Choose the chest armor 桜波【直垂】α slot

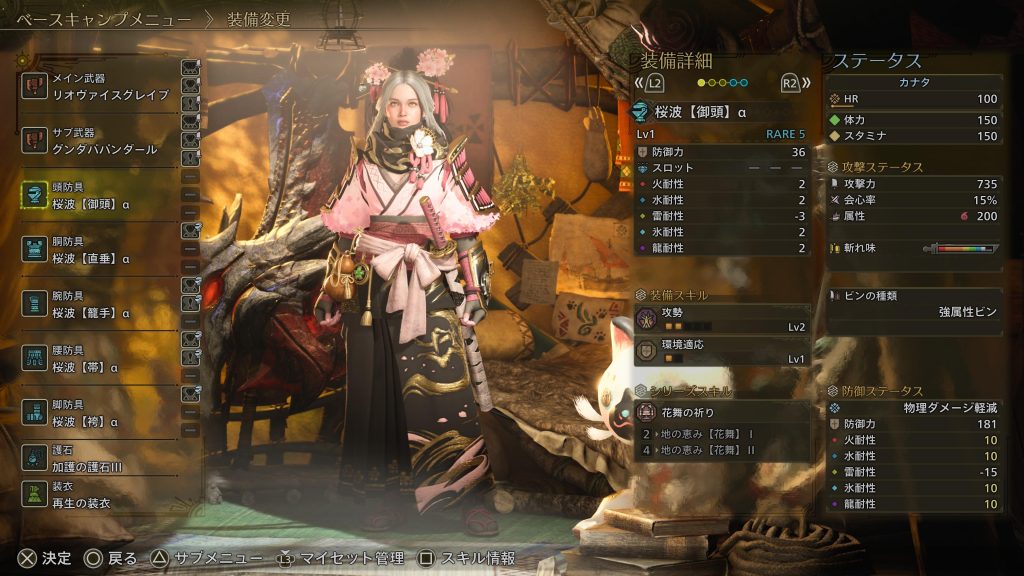point(100,250)
